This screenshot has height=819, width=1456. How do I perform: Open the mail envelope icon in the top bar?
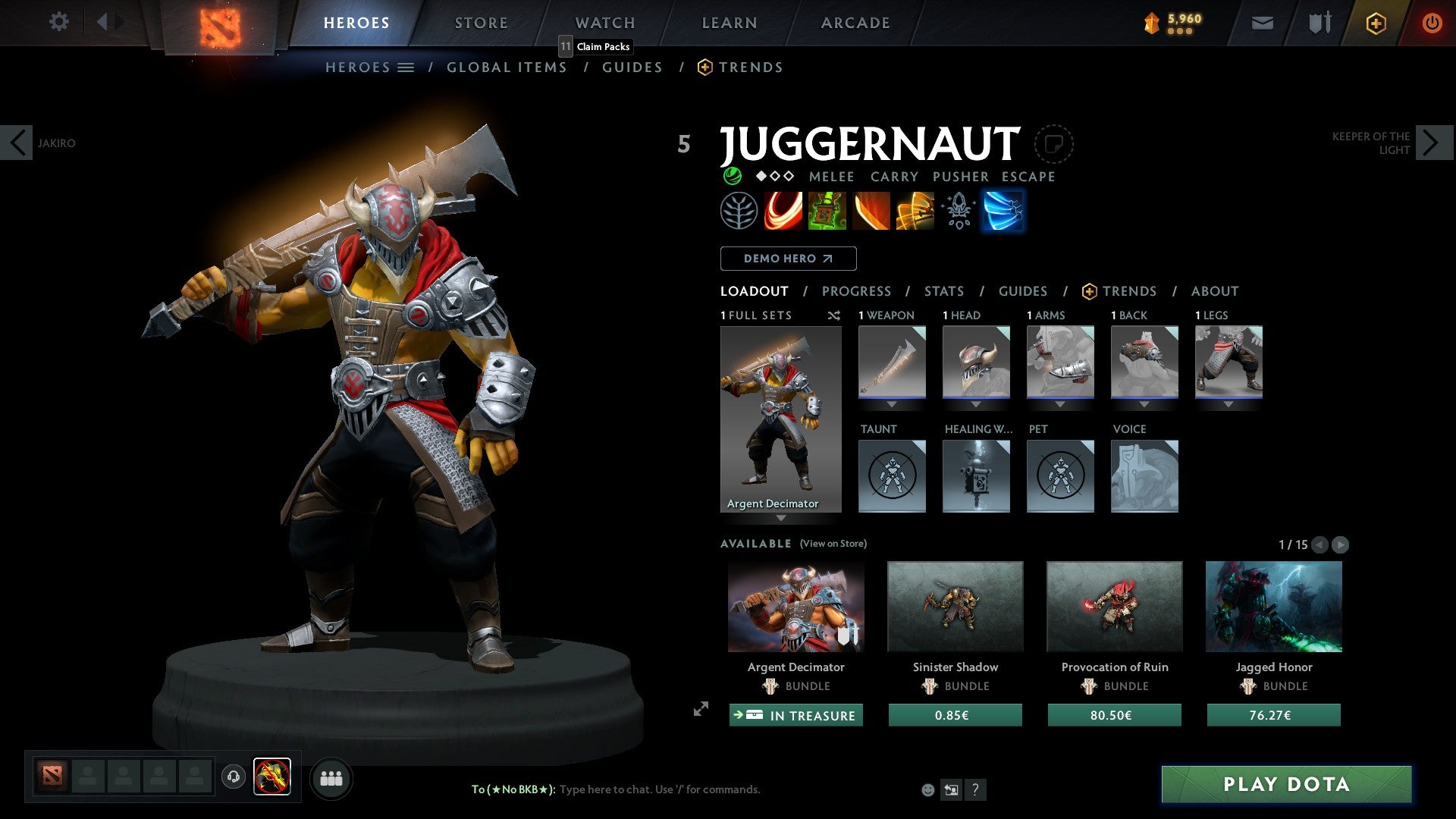(x=1261, y=23)
